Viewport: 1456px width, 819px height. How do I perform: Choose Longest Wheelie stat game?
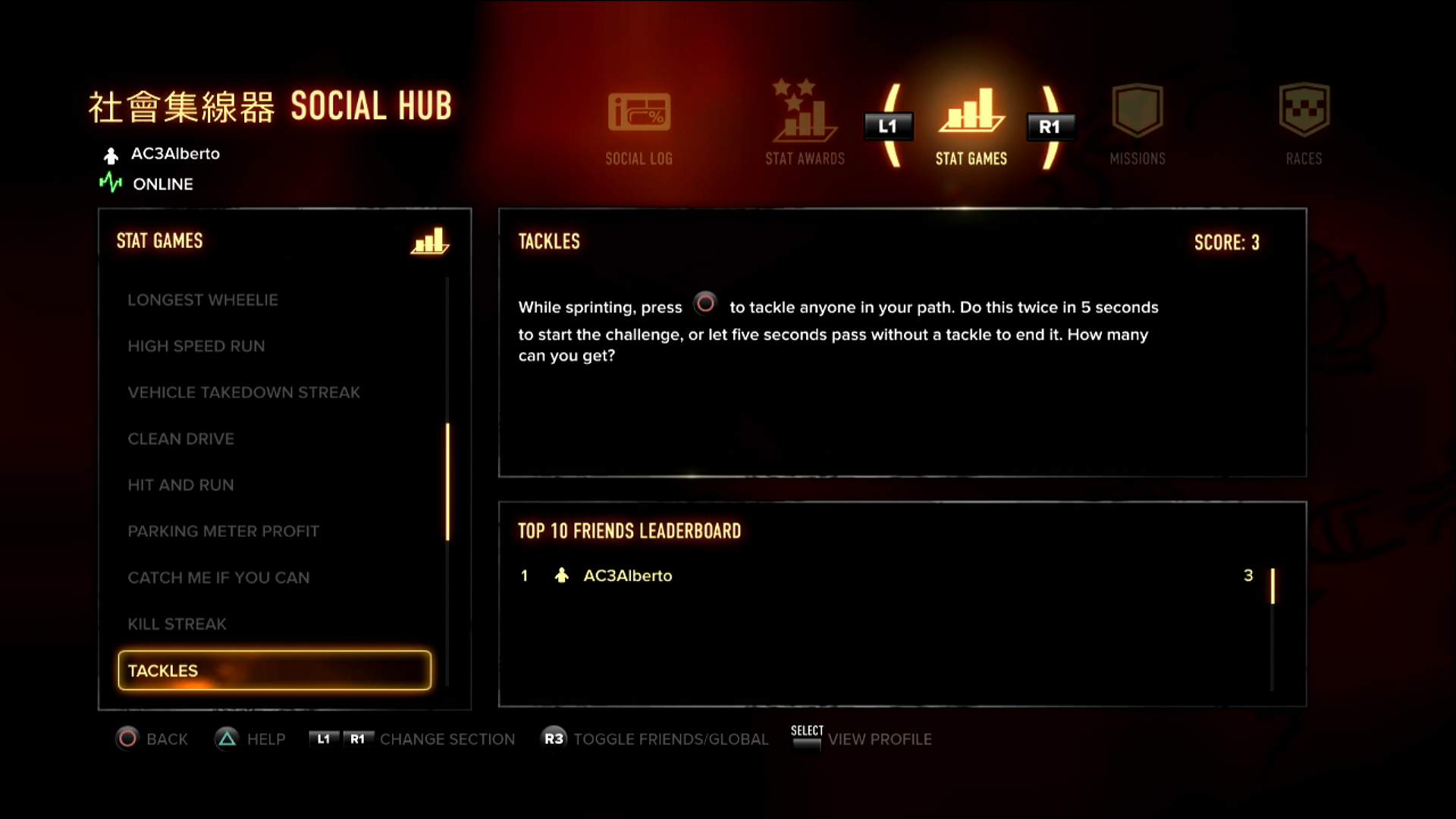(202, 300)
